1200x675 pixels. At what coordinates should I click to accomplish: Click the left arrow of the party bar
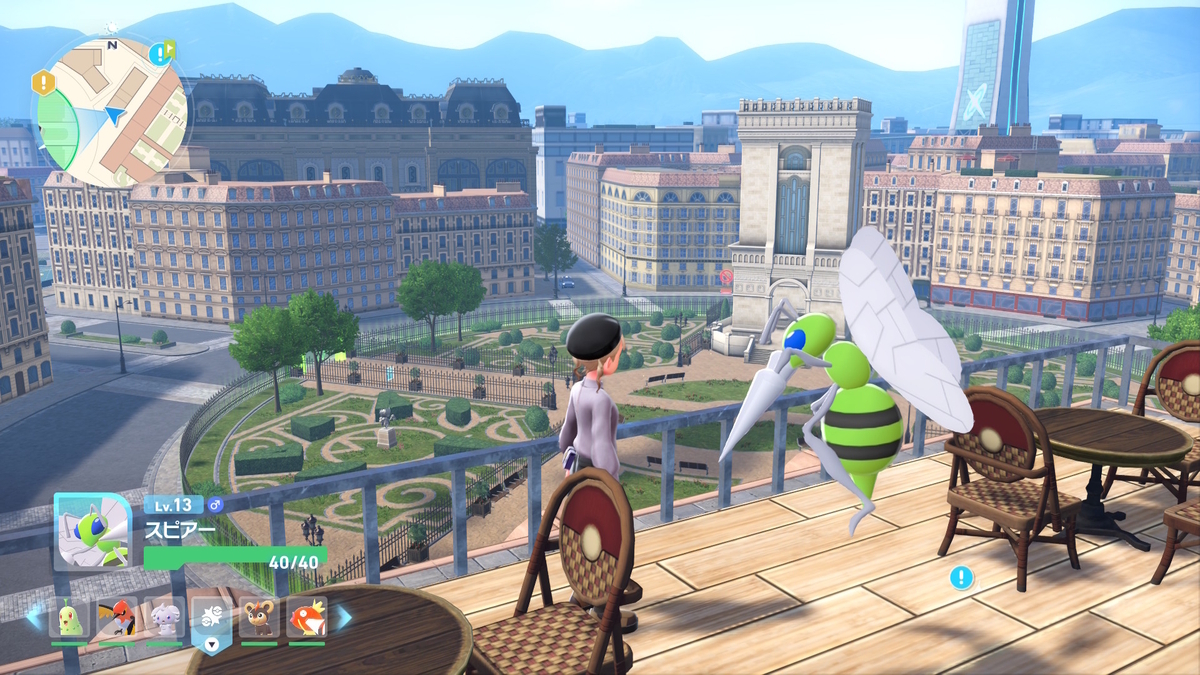[x=35, y=617]
